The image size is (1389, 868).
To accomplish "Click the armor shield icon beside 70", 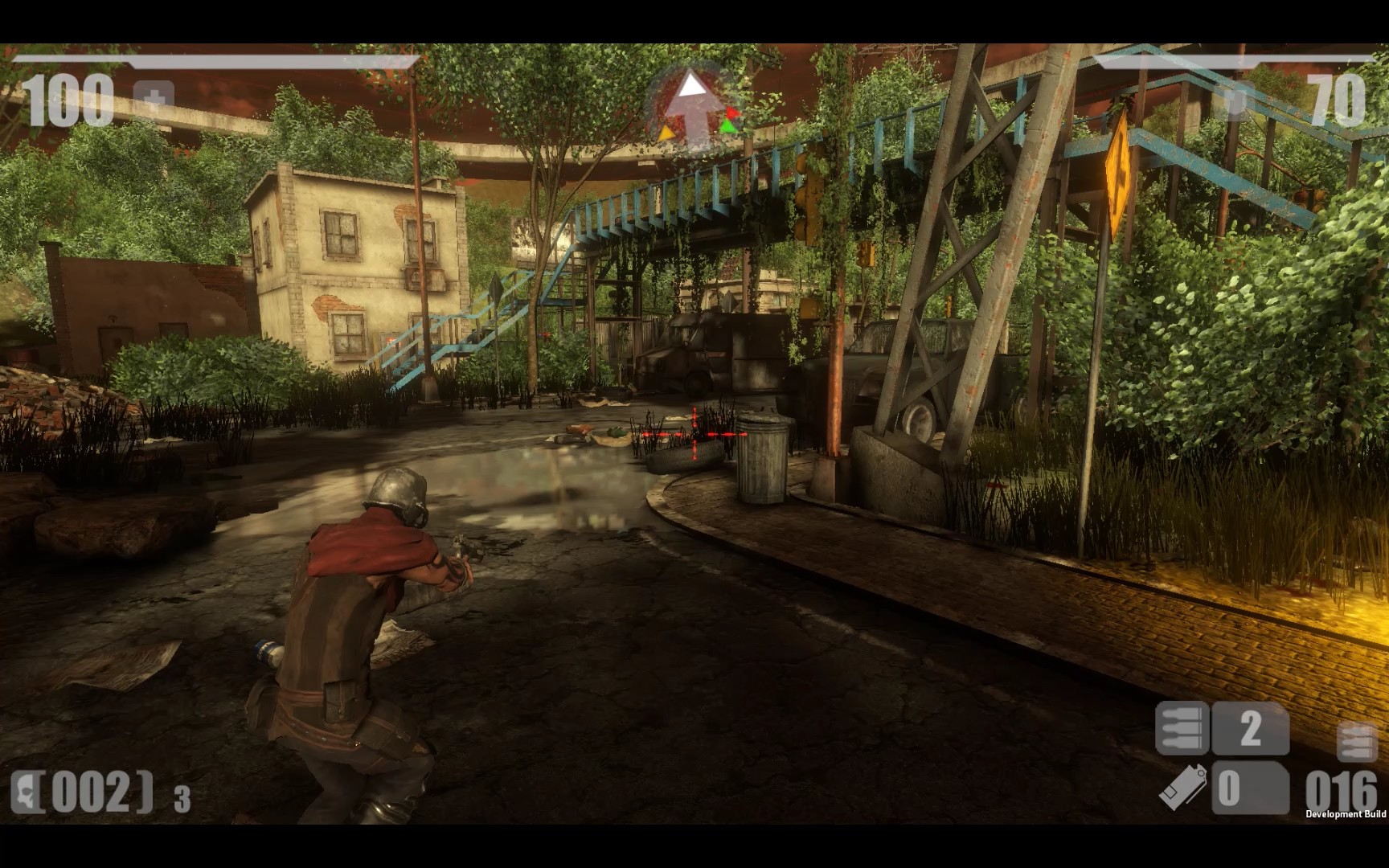I will pos(1235,103).
